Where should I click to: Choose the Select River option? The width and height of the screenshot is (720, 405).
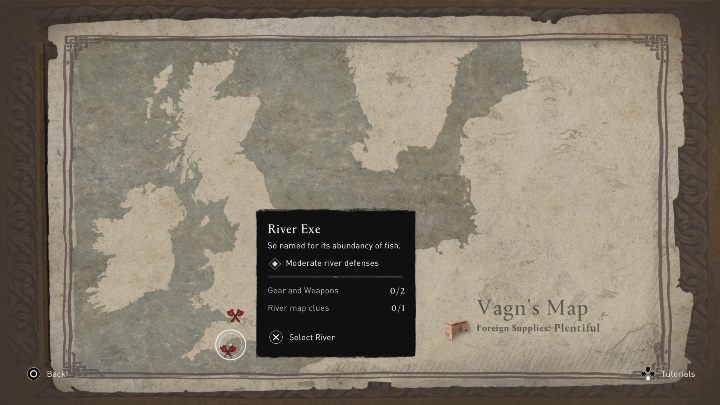point(303,337)
